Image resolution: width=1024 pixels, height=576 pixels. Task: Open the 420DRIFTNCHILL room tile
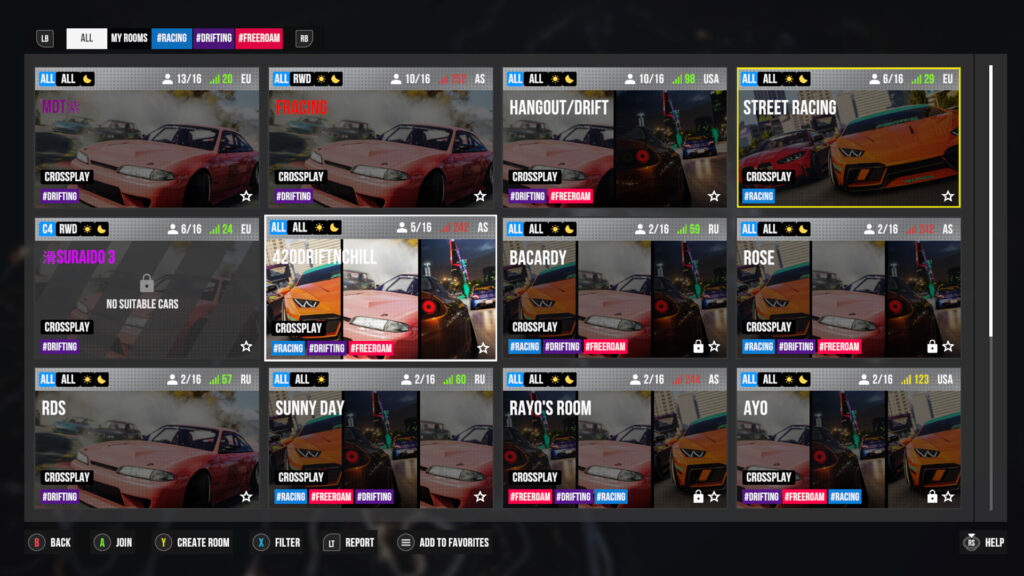tap(380, 290)
